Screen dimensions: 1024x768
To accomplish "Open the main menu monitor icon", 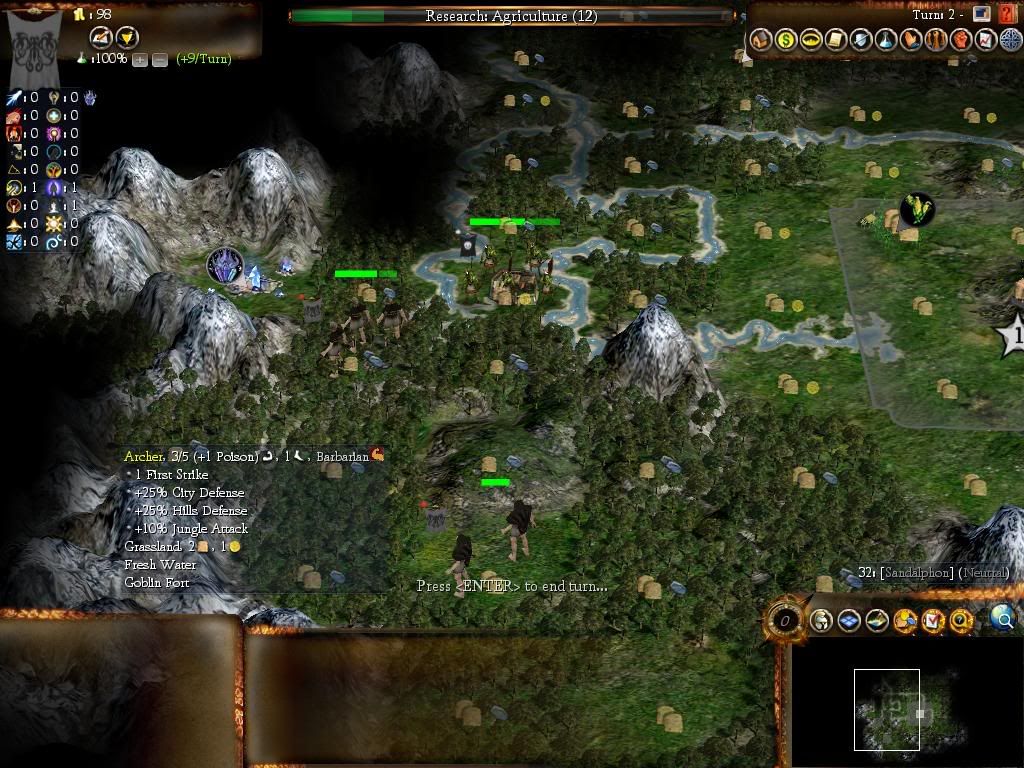I will [982, 14].
